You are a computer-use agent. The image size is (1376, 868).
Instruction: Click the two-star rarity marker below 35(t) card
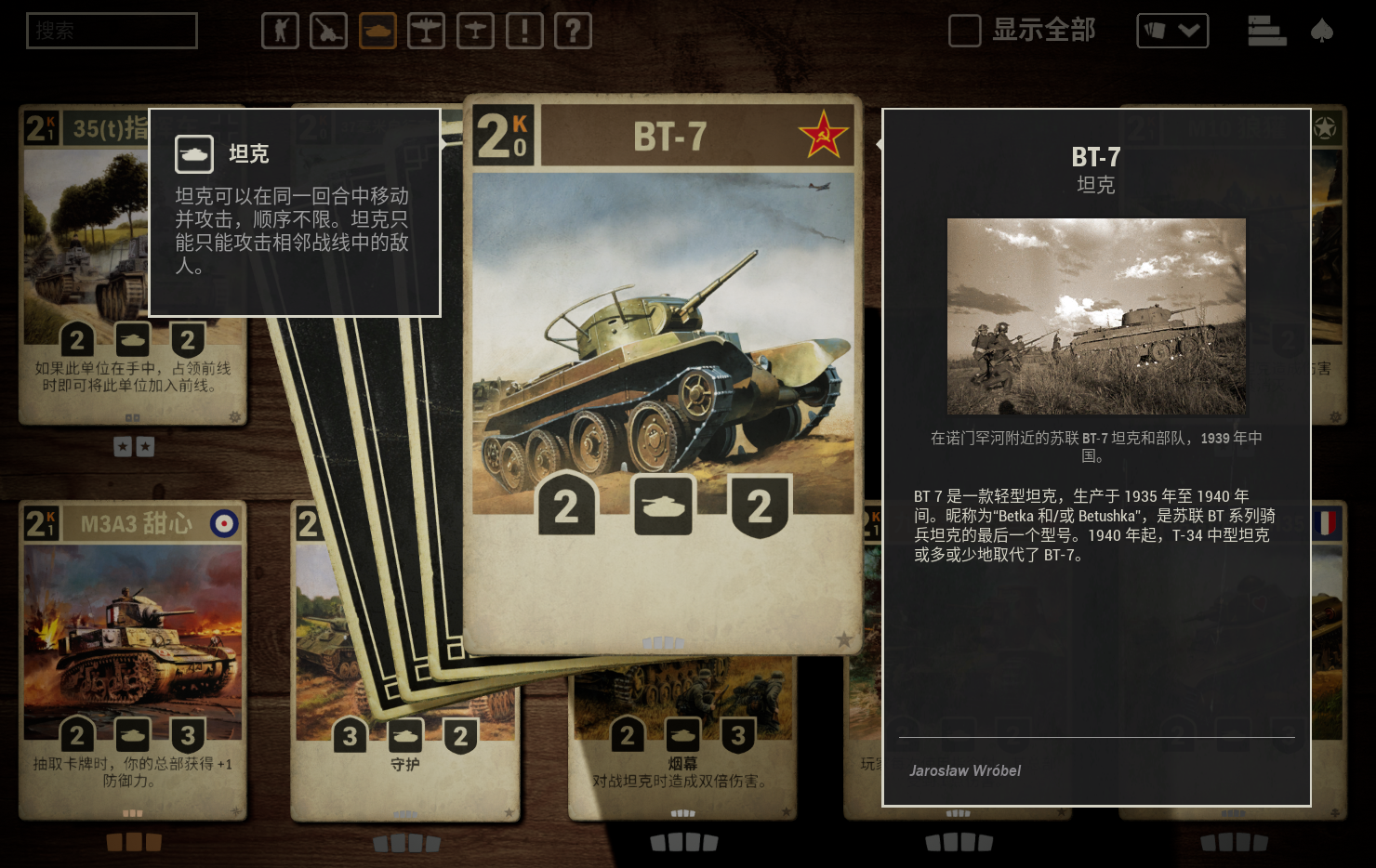tap(133, 447)
